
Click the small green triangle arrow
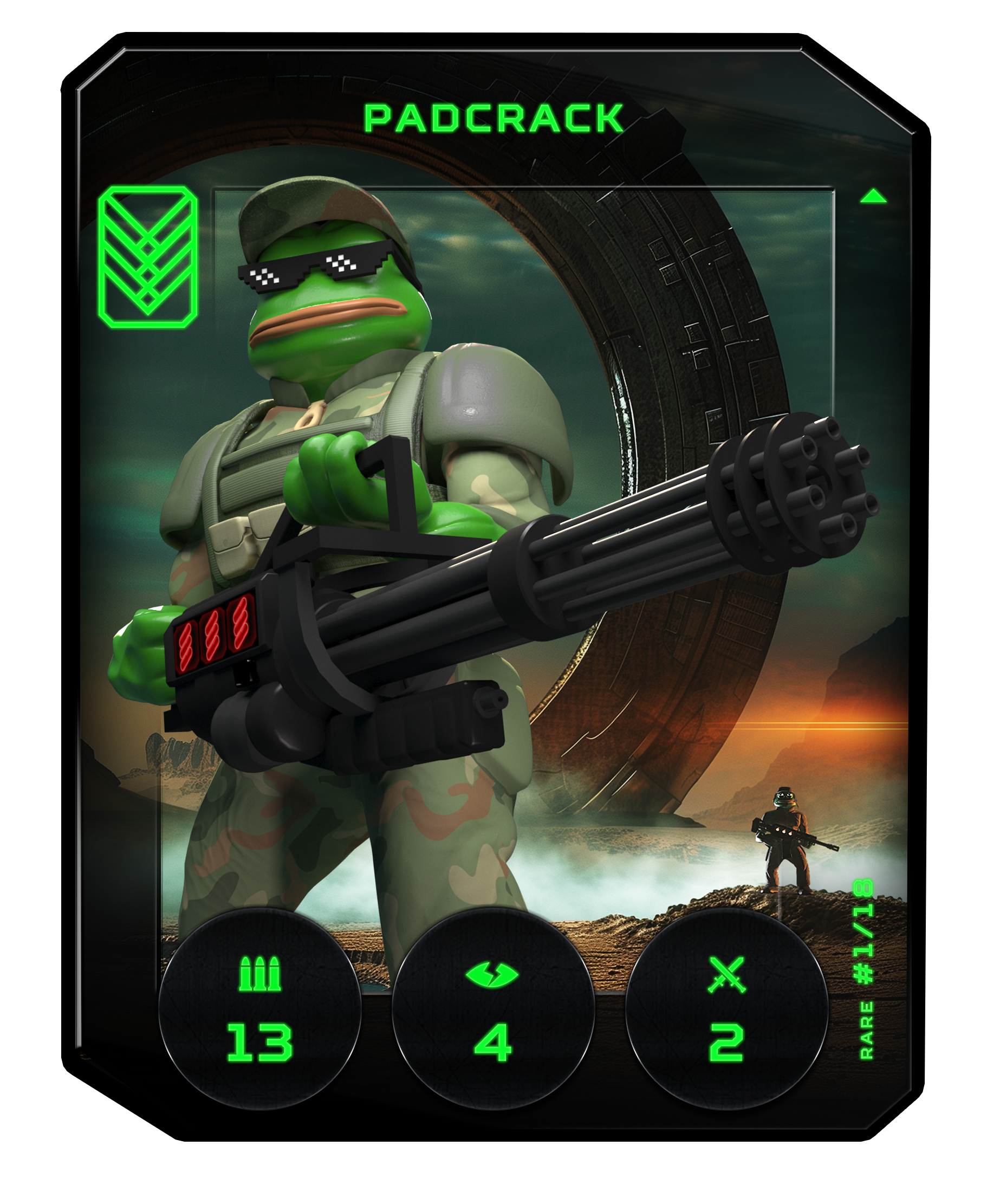873,197
